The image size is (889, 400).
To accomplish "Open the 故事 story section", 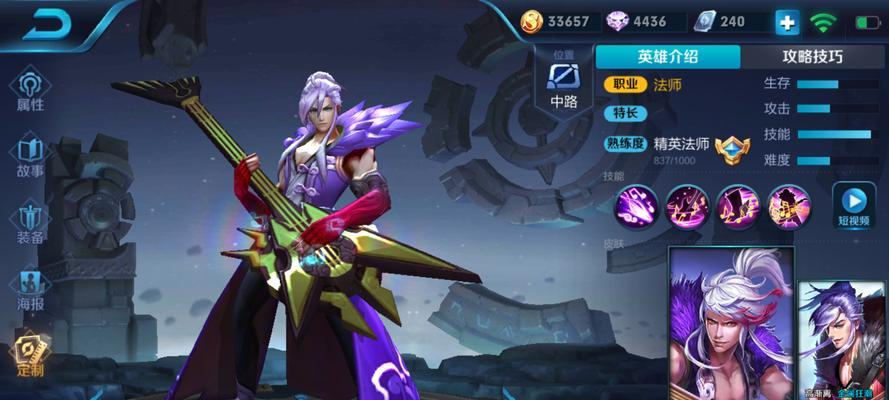I will pos(30,157).
